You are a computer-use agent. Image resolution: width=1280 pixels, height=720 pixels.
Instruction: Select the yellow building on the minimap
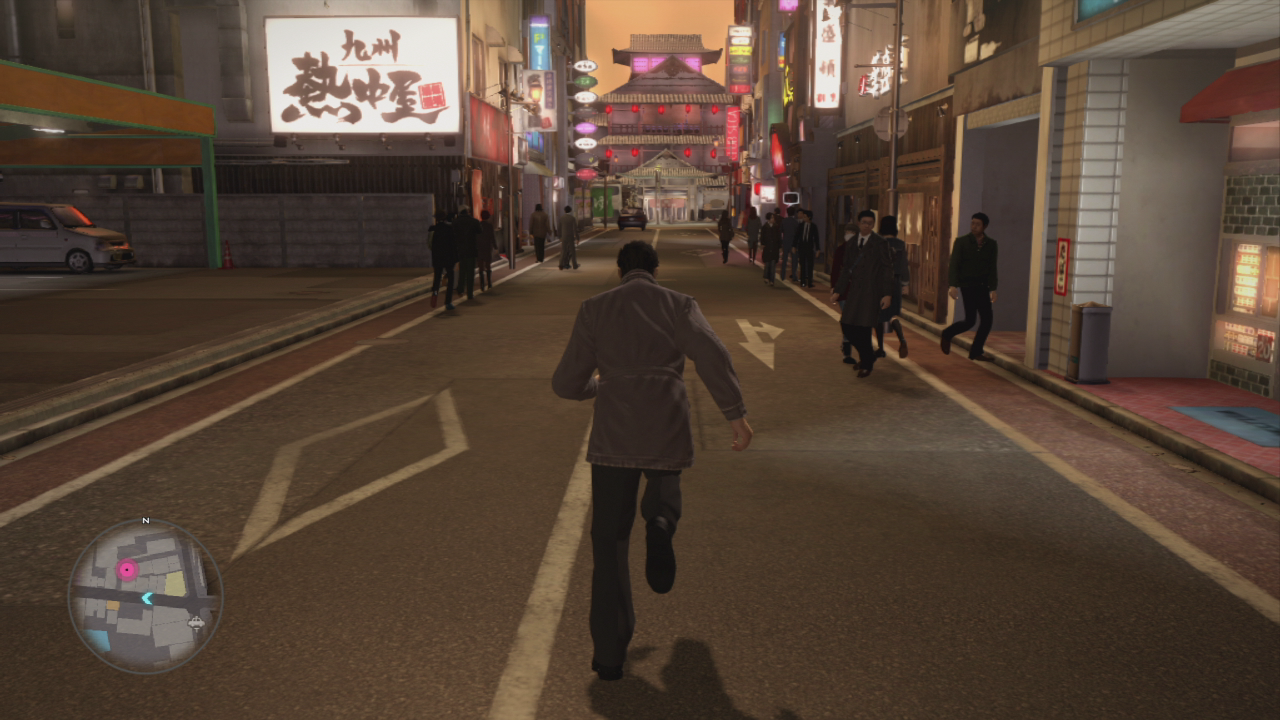tap(175, 584)
